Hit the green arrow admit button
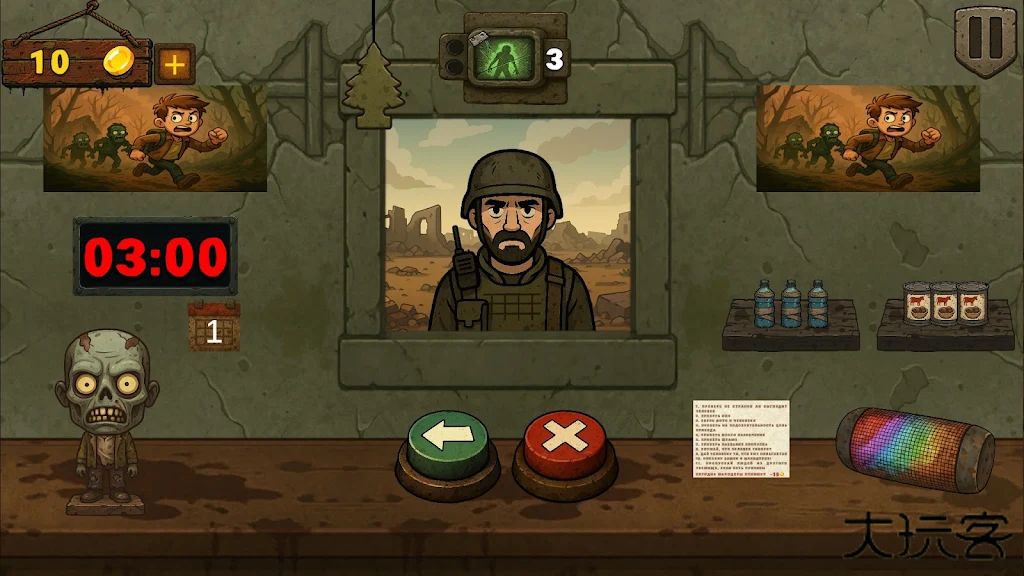The height and width of the screenshot is (576, 1024). point(447,440)
